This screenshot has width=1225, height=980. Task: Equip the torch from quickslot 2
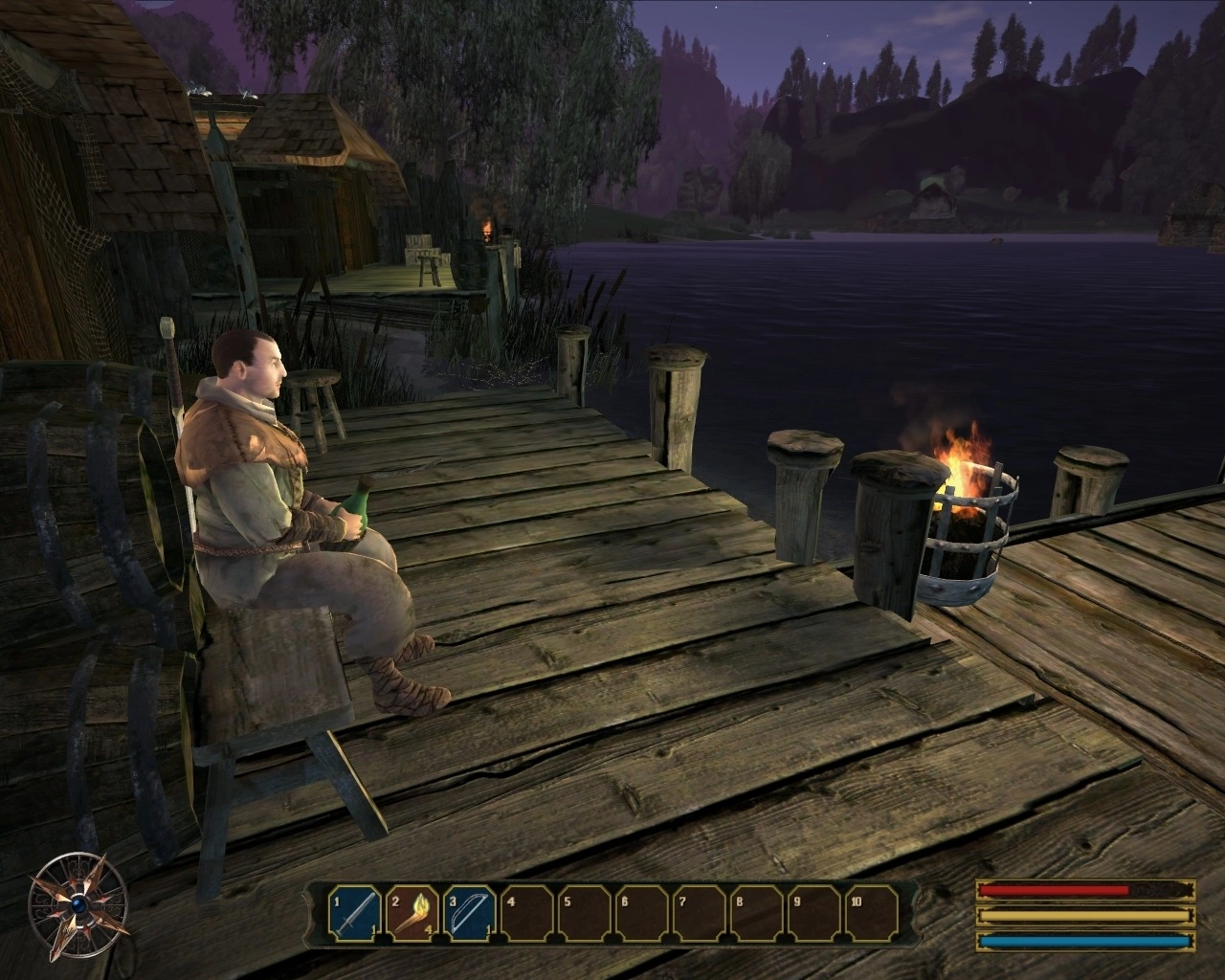point(412,916)
